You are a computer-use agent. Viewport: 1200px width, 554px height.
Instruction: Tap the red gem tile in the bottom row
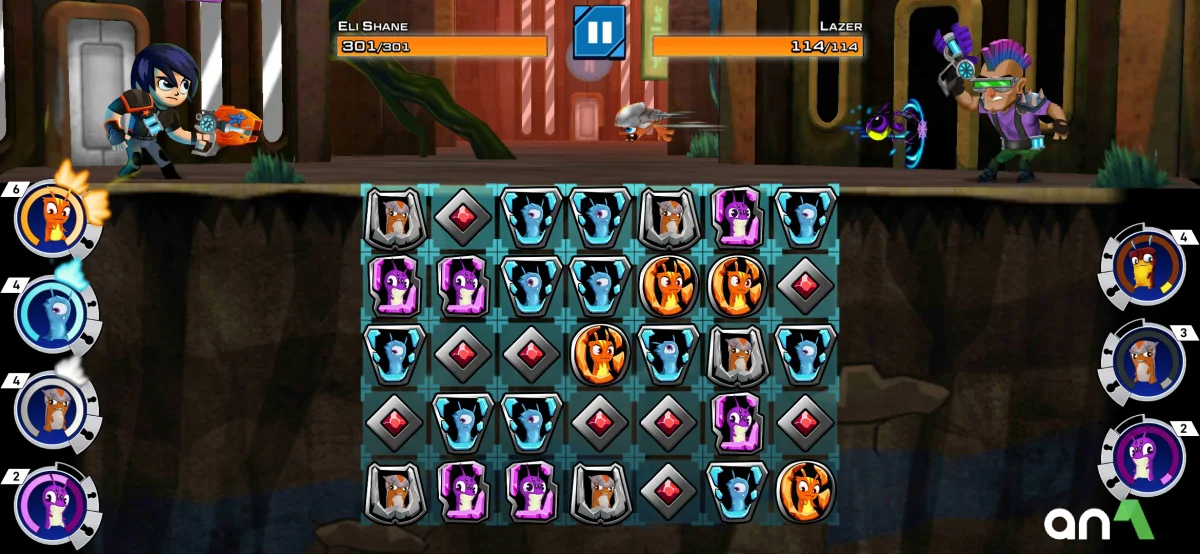pos(668,491)
